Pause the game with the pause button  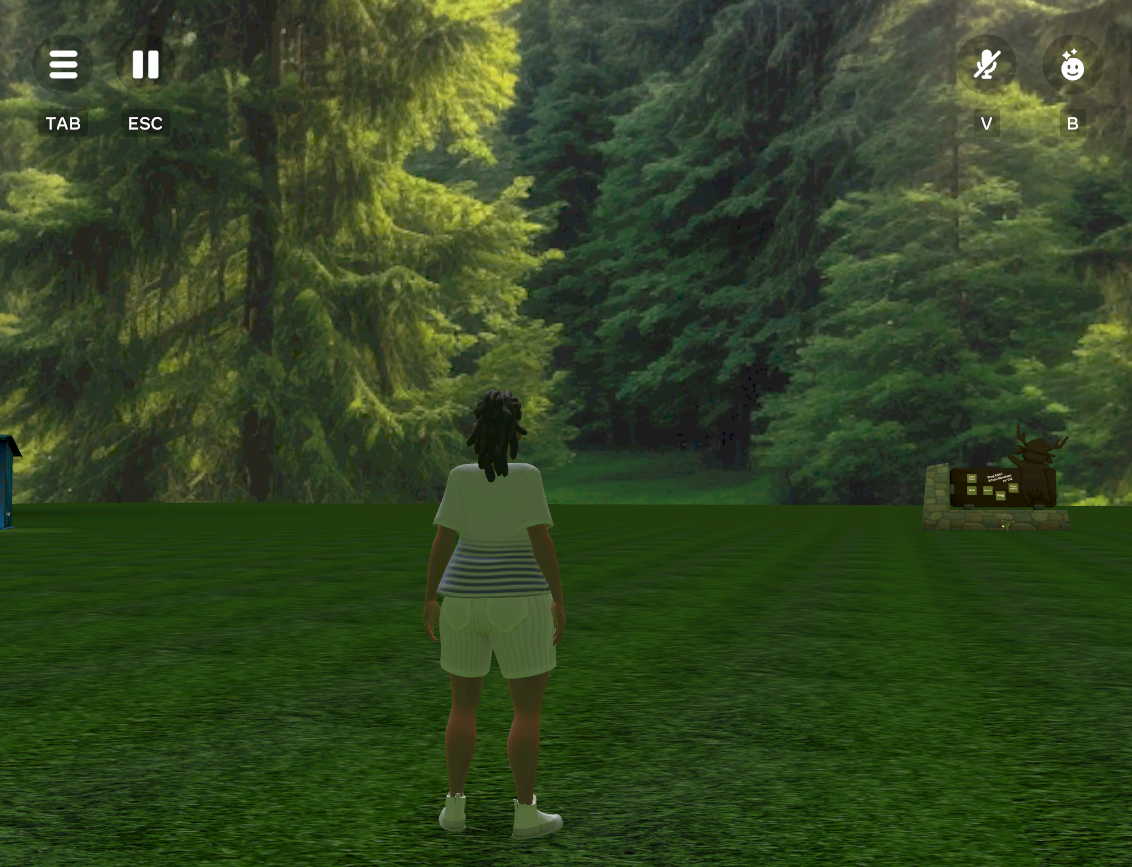[x=146, y=65]
